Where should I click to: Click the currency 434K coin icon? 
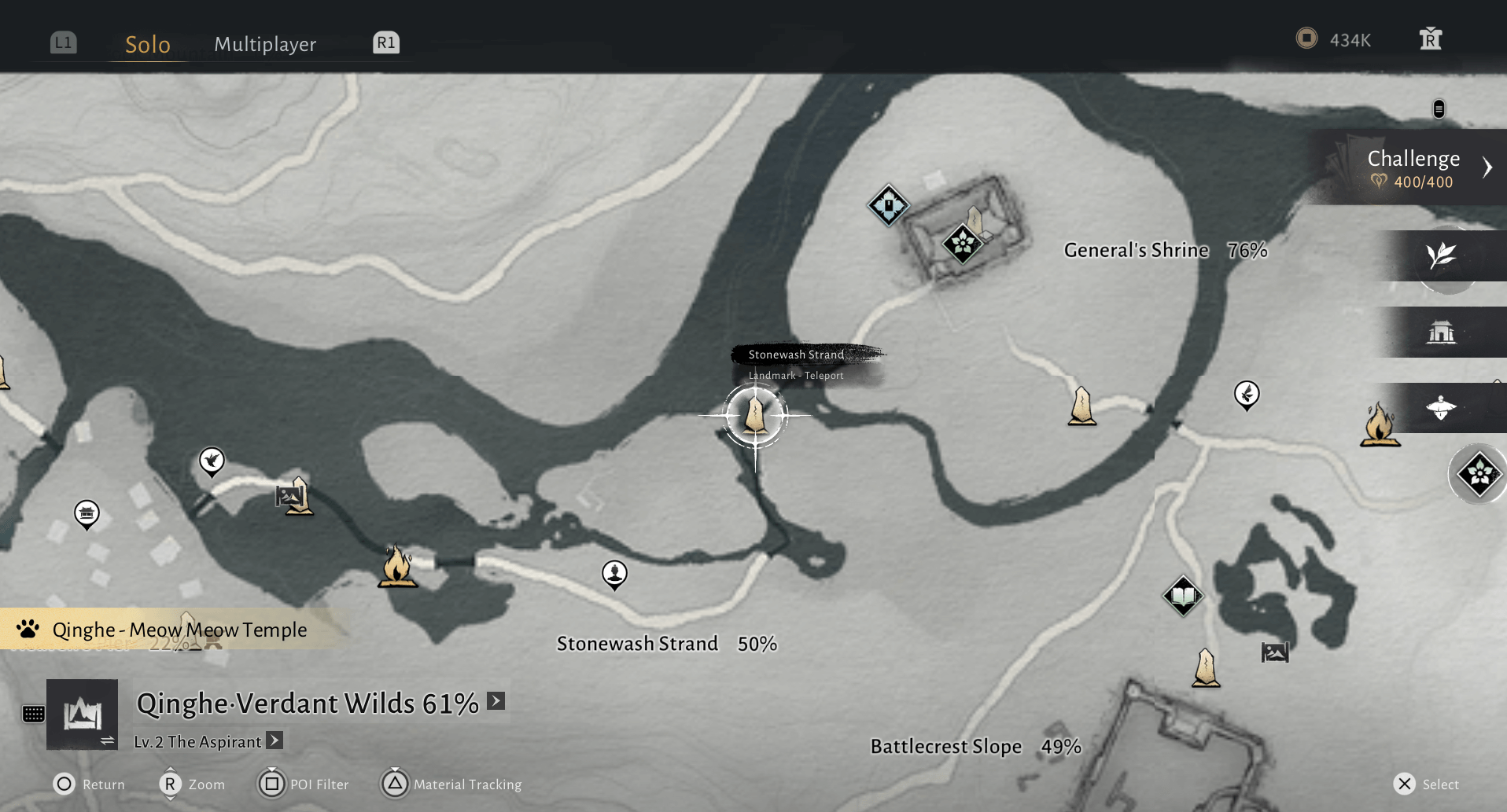[x=1306, y=39]
